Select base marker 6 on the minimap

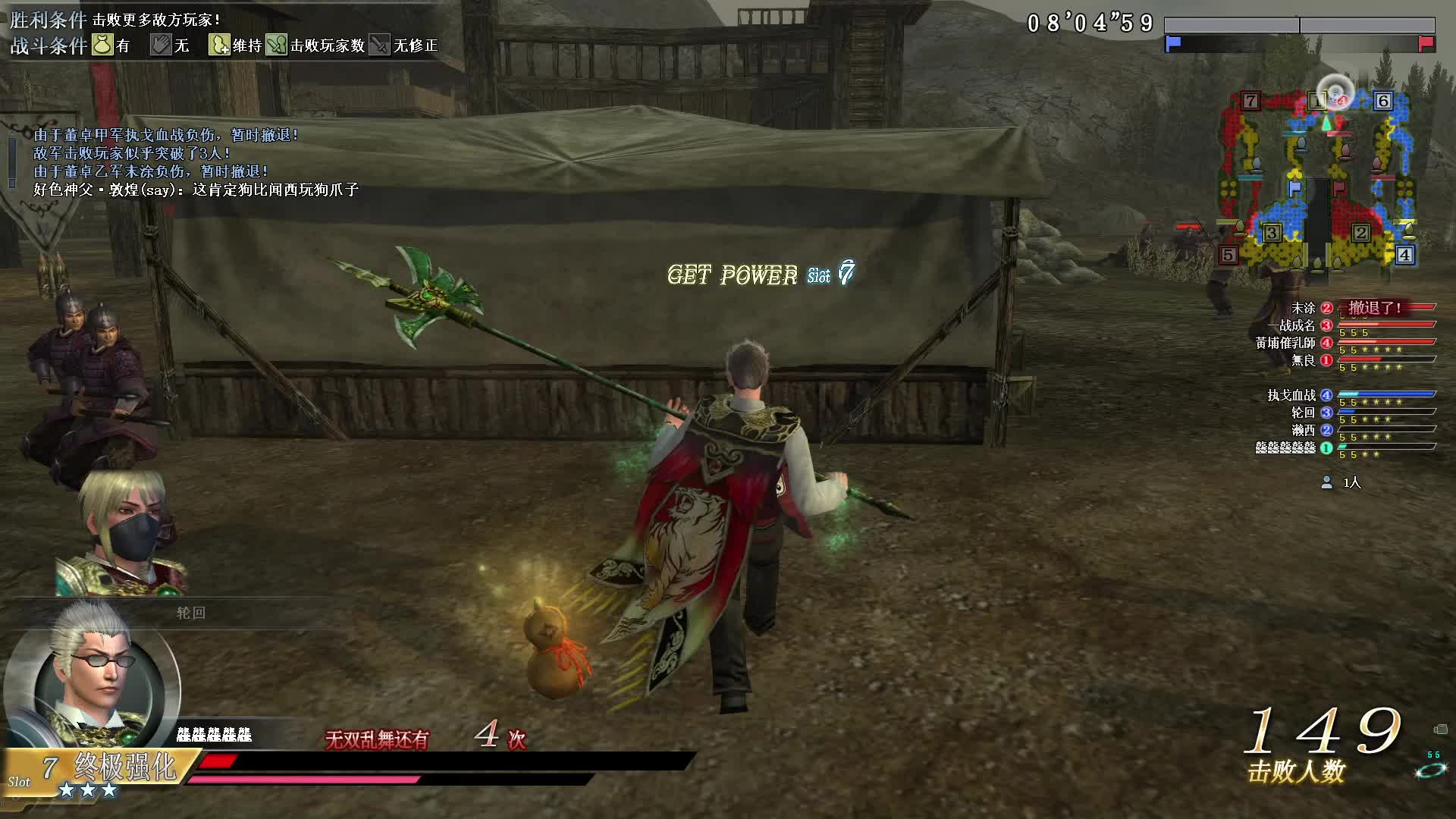(1382, 101)
